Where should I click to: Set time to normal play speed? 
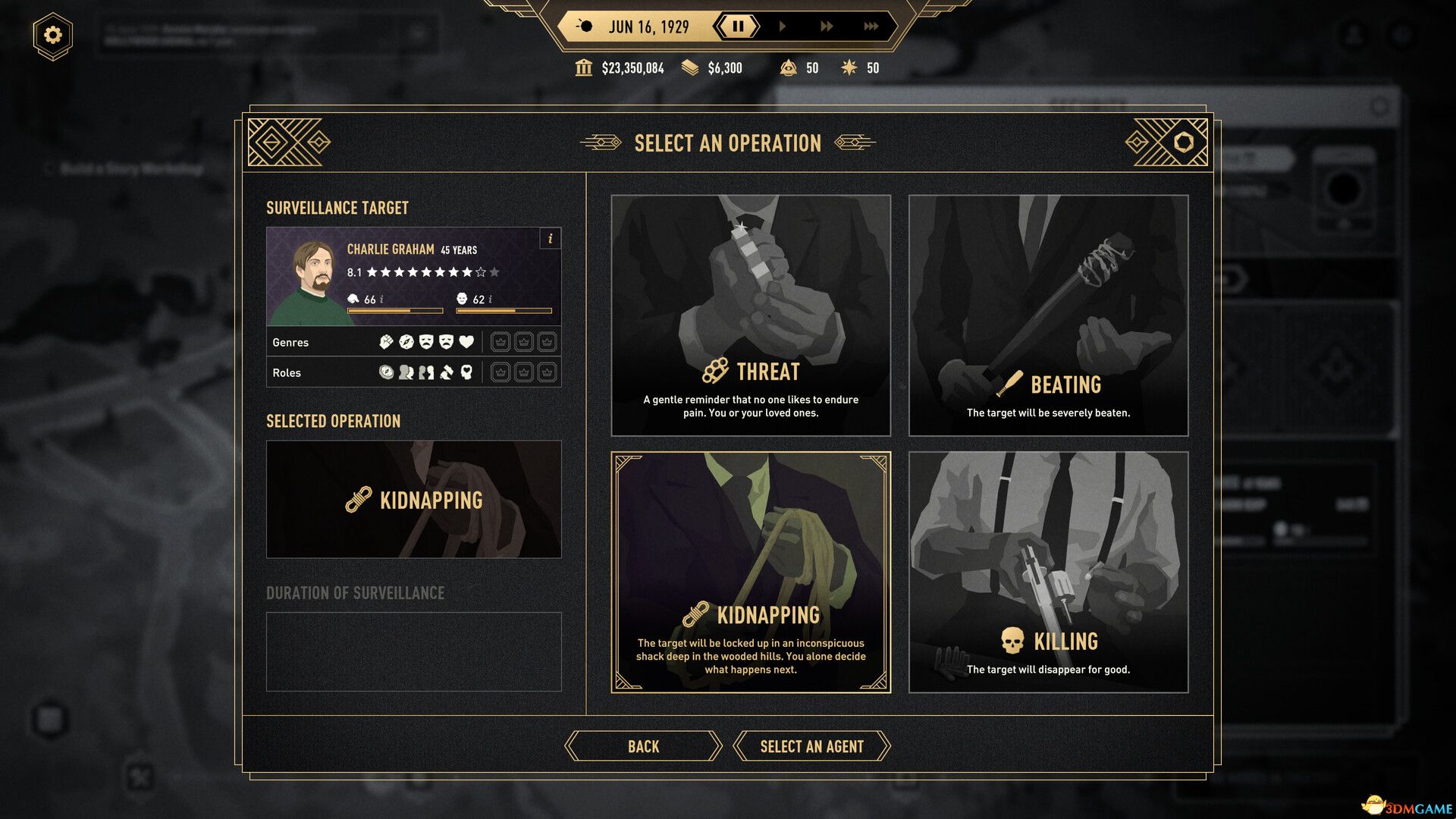[x=782, y=27]
